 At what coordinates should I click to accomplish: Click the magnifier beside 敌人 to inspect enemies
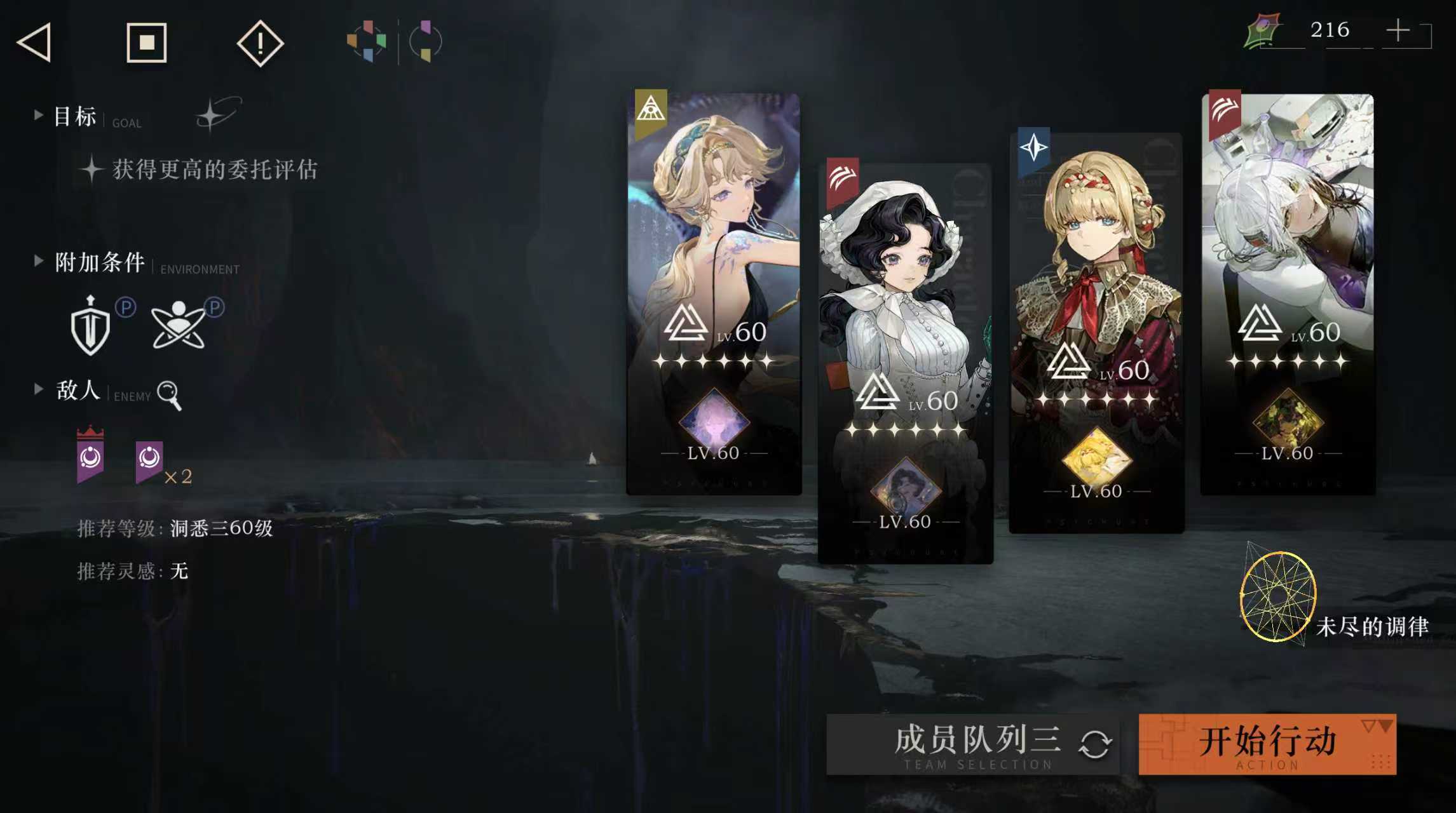tap(168, 394)
